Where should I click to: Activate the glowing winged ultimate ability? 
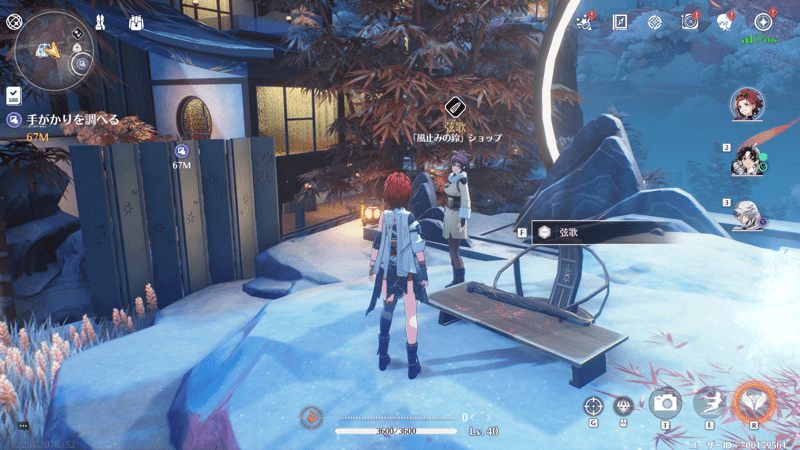tap(755, 403)
